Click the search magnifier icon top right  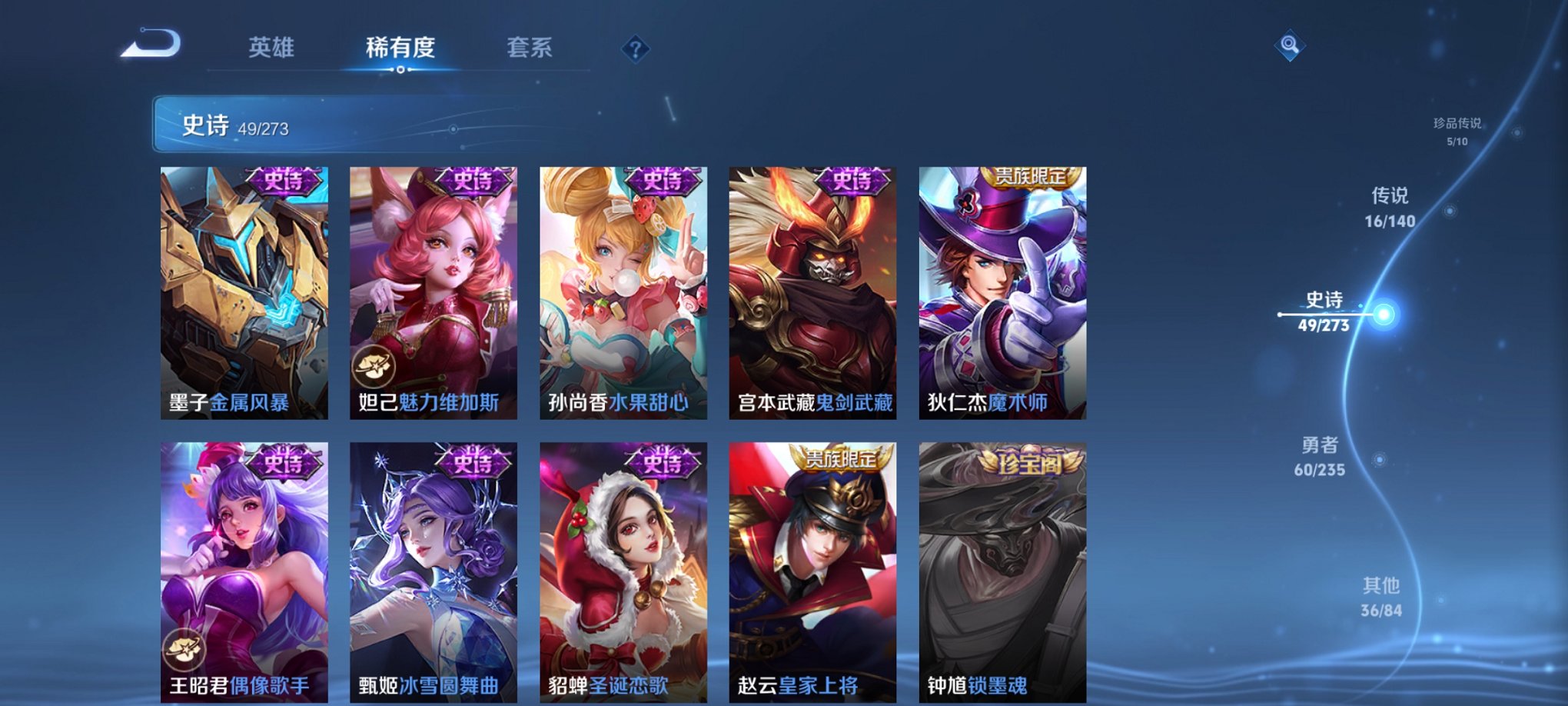click(x=1290, y=46)
